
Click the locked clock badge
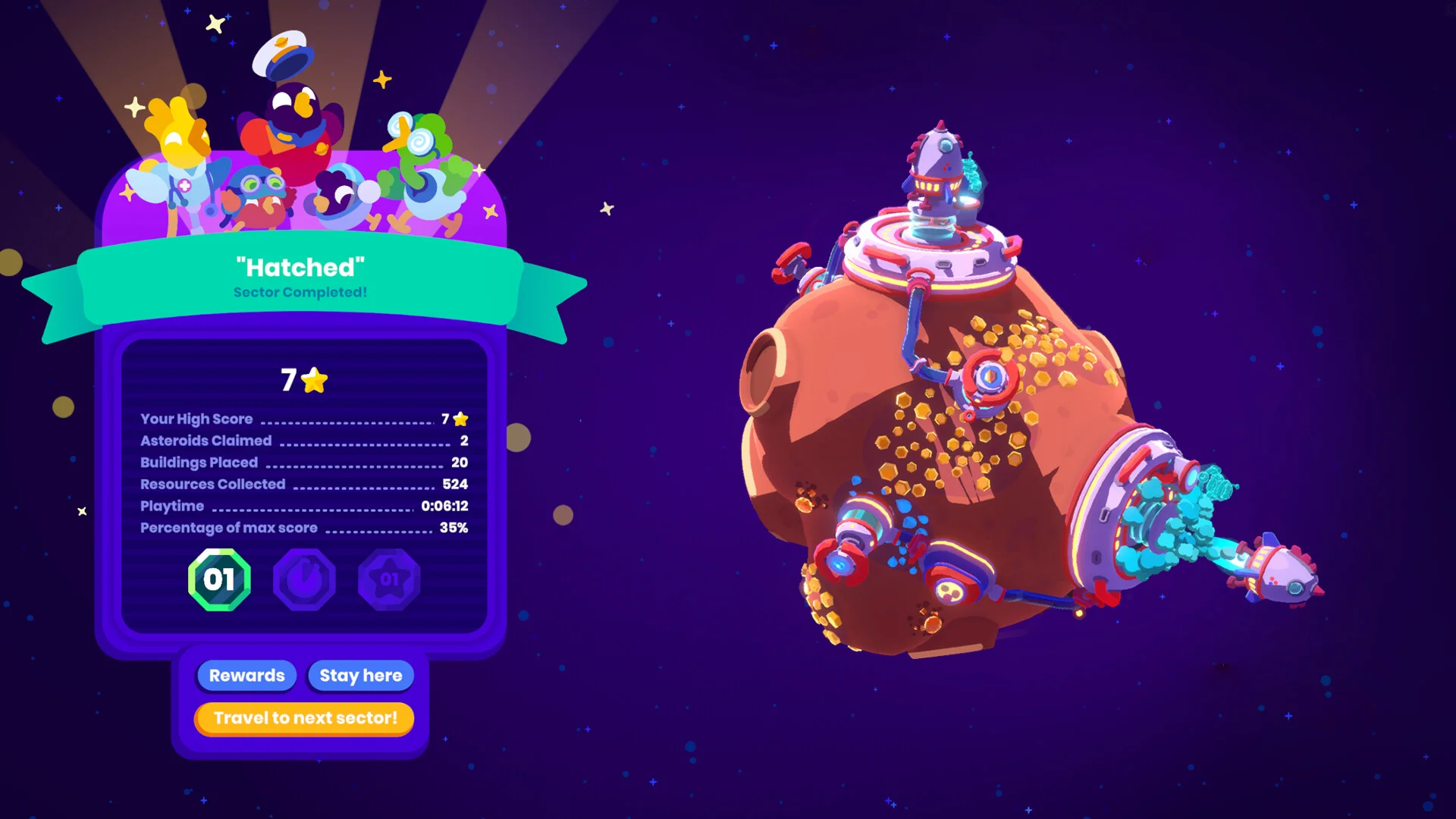click(x=304, y=580)
